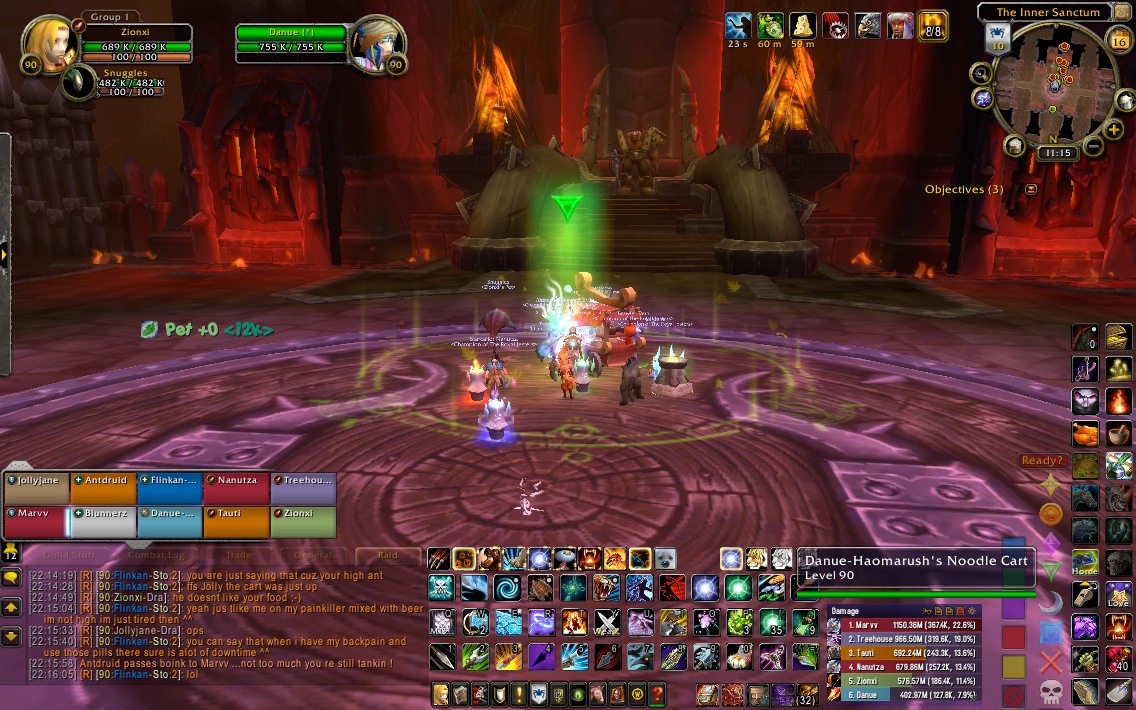Select Marvv in the raid frames
The height and width of the screenshot is (710, 1136).
[35, 522]
